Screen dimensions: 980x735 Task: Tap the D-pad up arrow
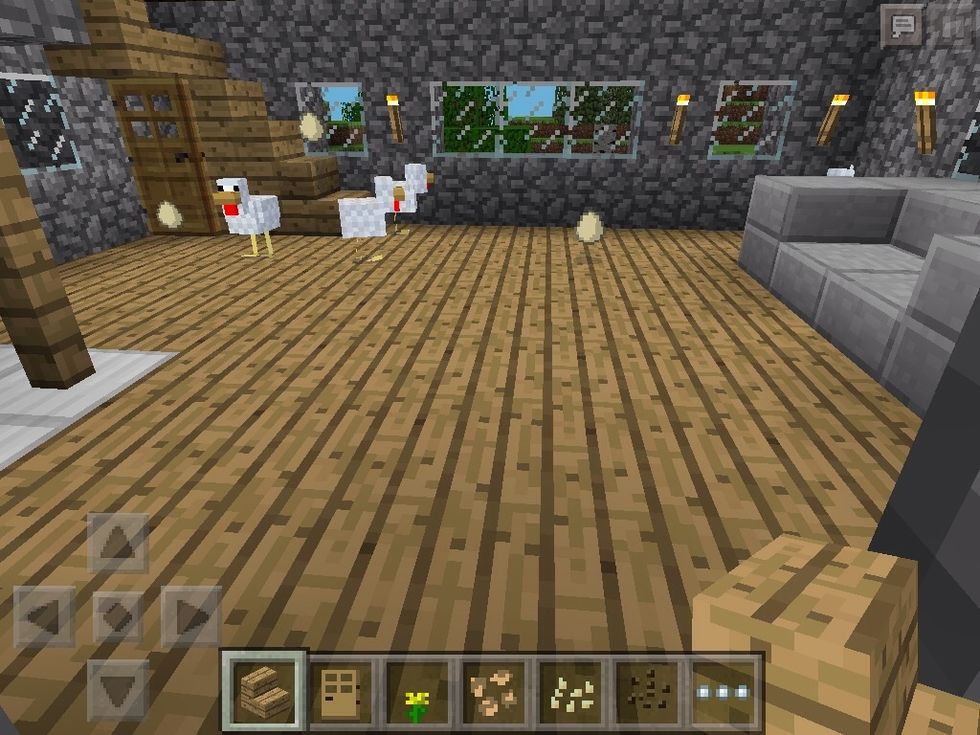click(x=118, y=545)
